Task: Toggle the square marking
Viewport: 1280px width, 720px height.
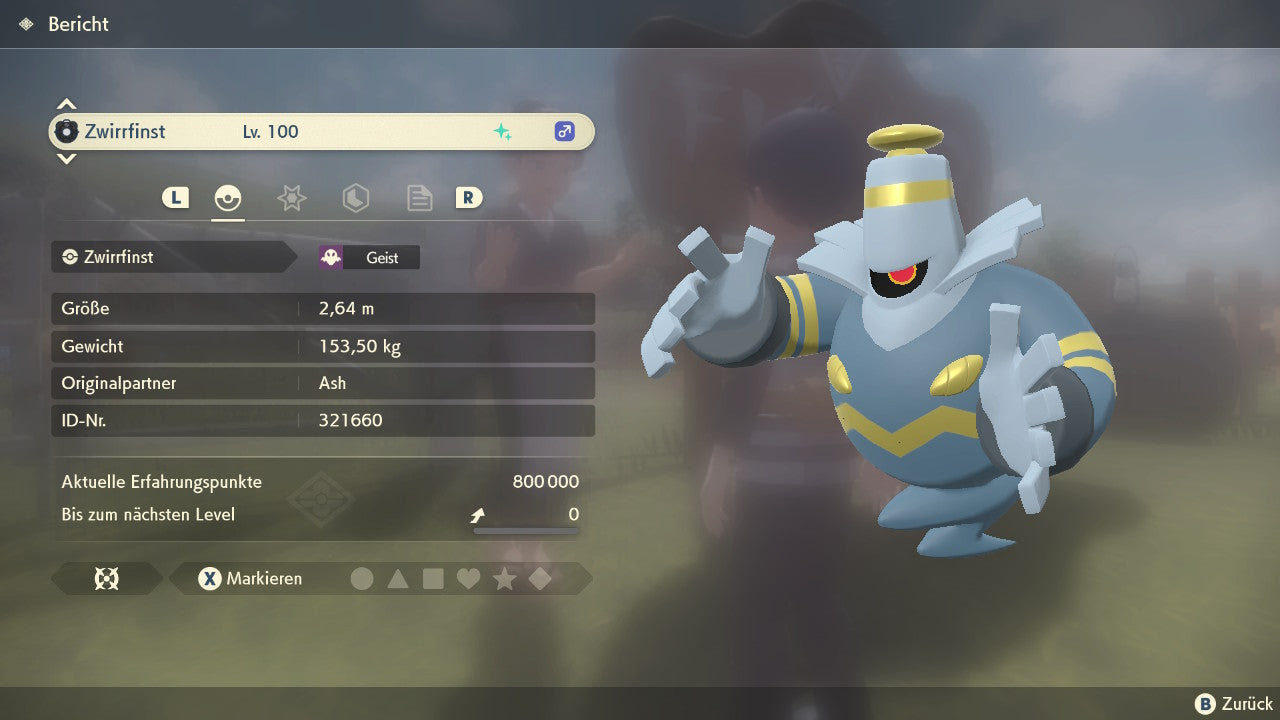Action: click(433, 578)
